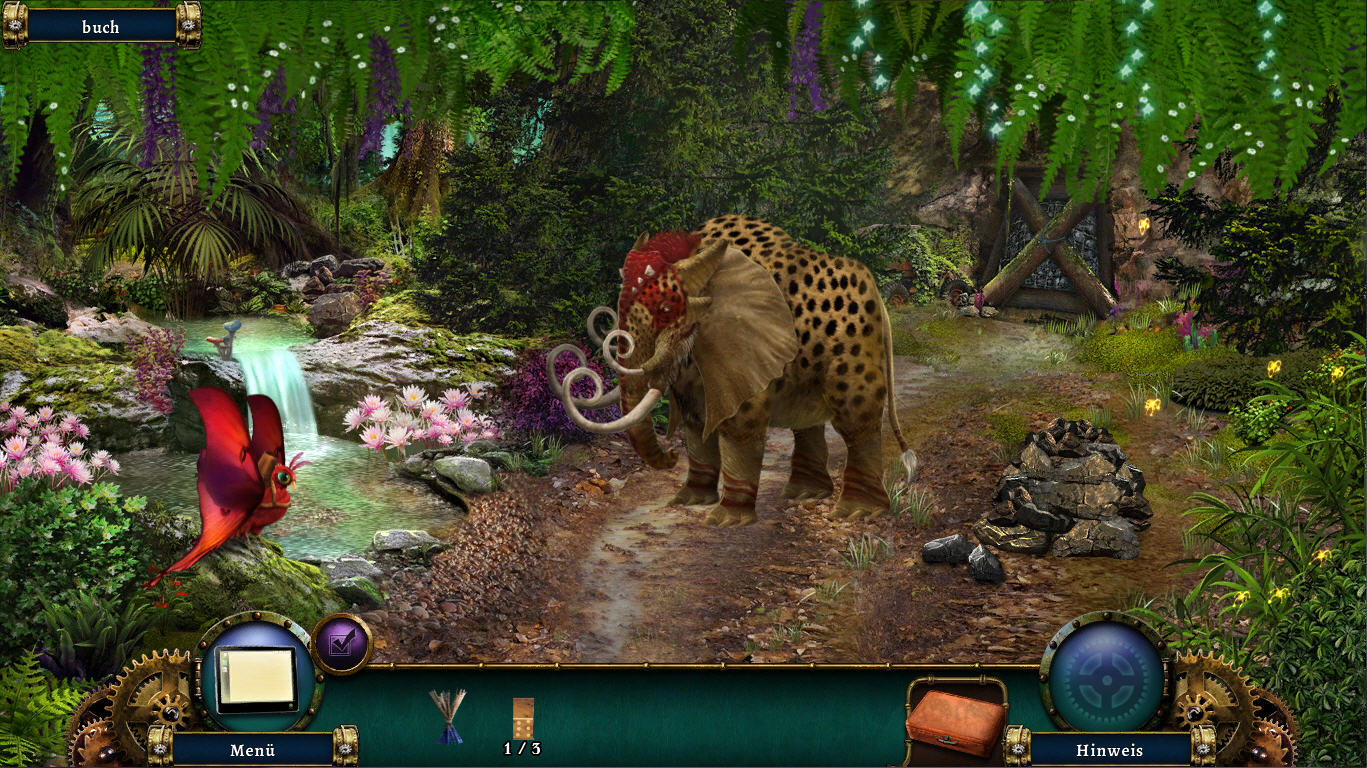This screenshot has width=1367, height=768.
Task: Activate the blue crosshair hint orb
Action: [x=1104, y=674]
